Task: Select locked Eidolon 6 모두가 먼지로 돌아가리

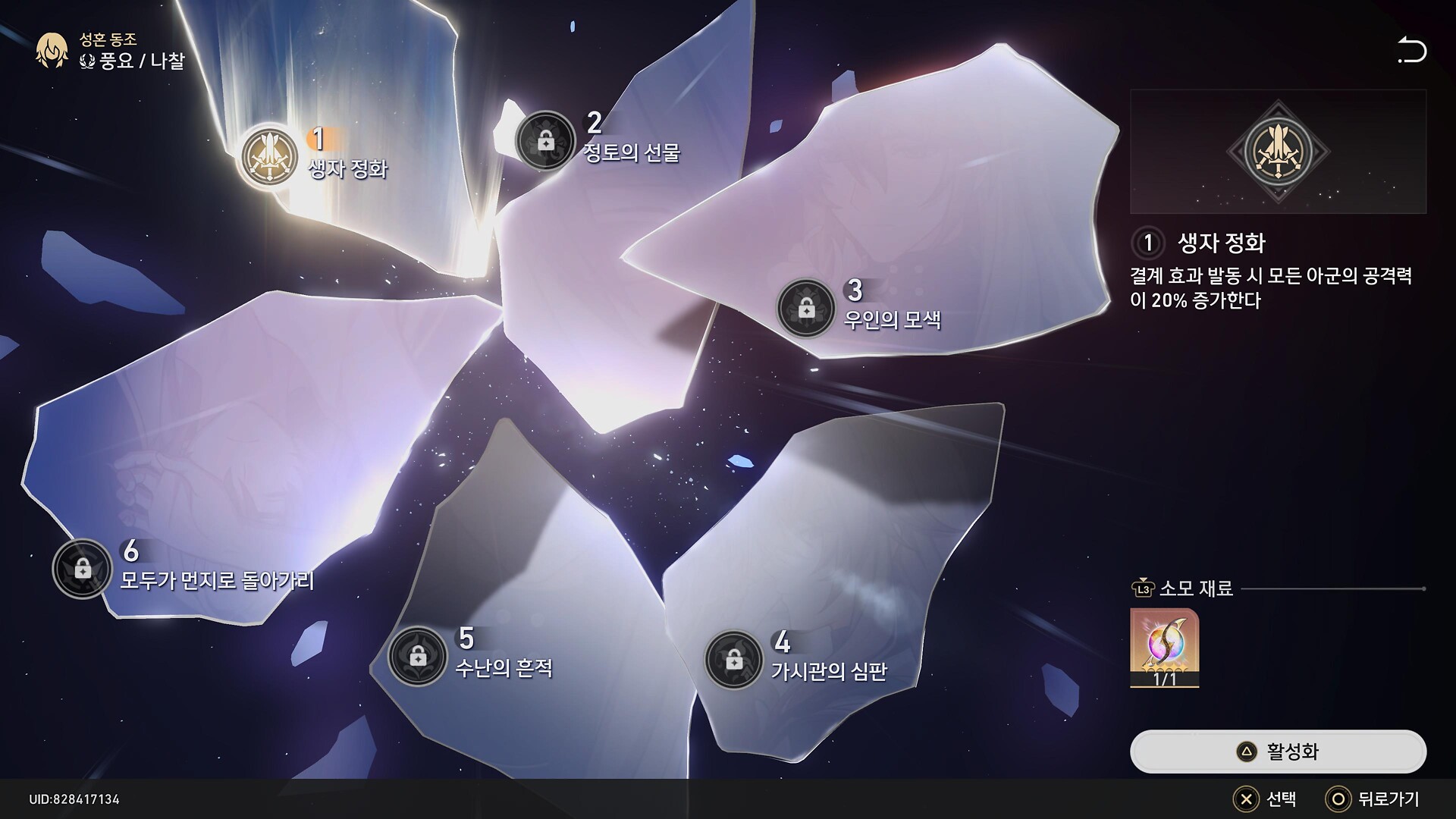Action: click(83, 569)
